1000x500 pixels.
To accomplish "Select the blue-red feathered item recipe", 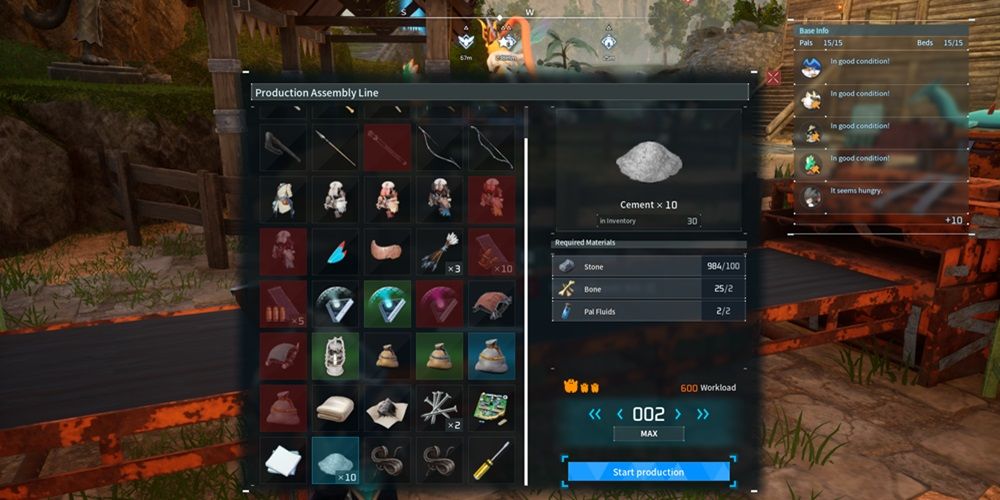I will [x=336, y=251].
